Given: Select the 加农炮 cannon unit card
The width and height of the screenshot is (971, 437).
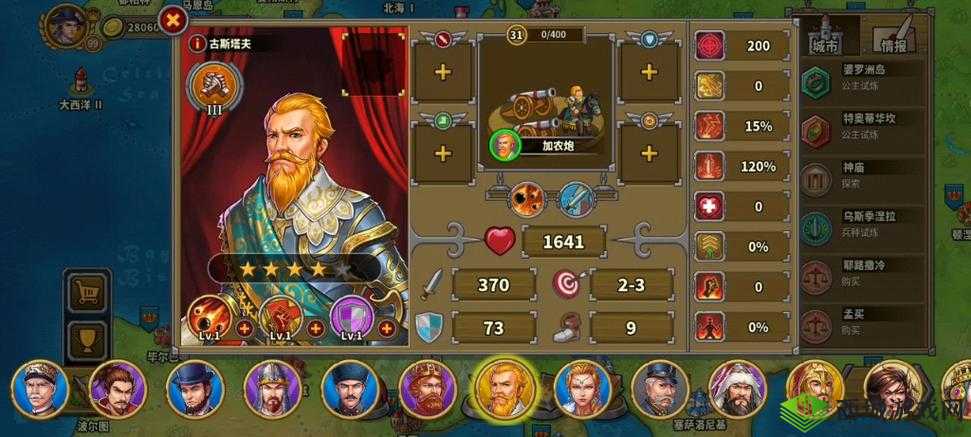Looking at the screenshot, I should (x=547, y=120).
